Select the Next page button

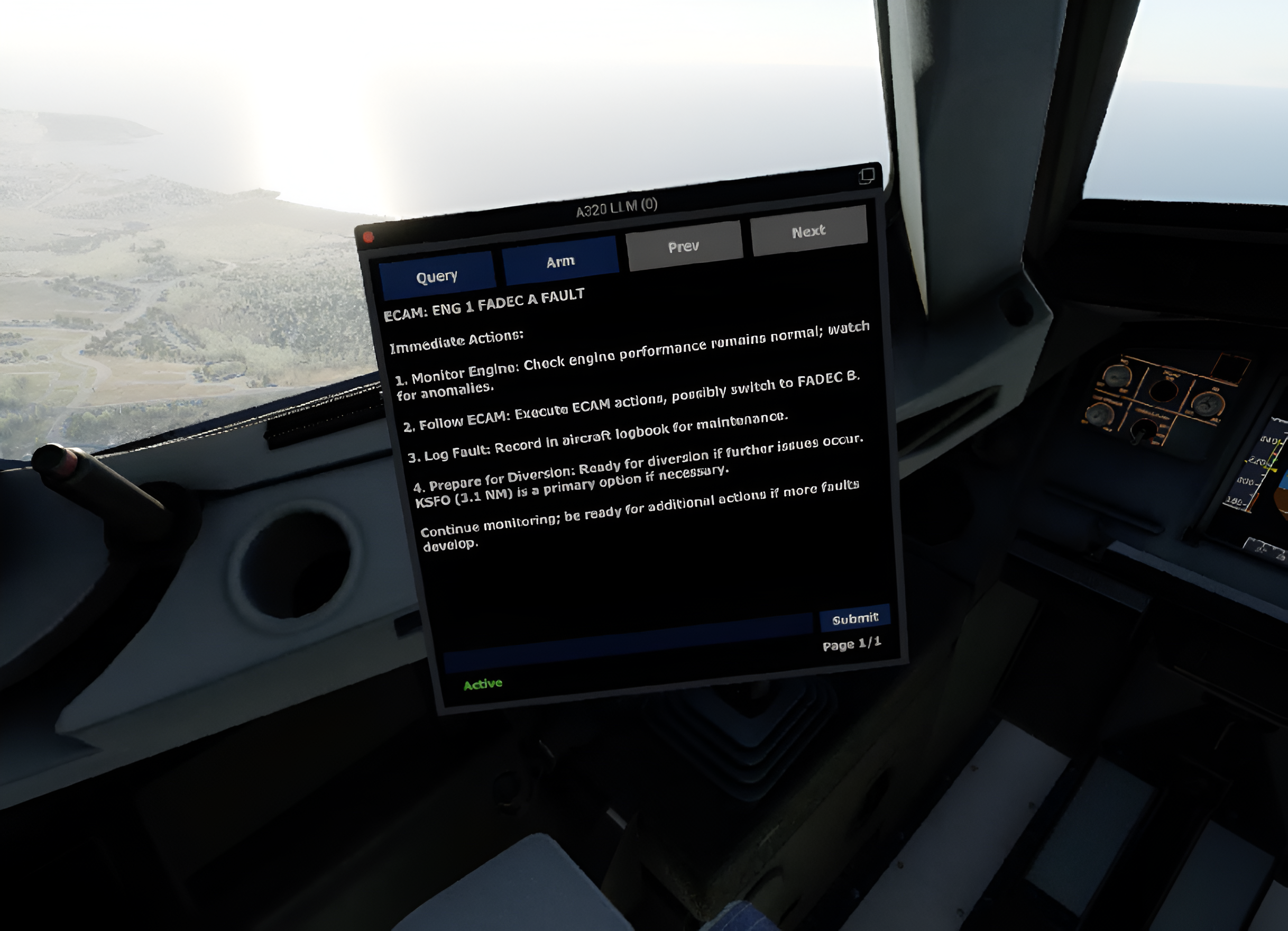(x=808, y=231)
